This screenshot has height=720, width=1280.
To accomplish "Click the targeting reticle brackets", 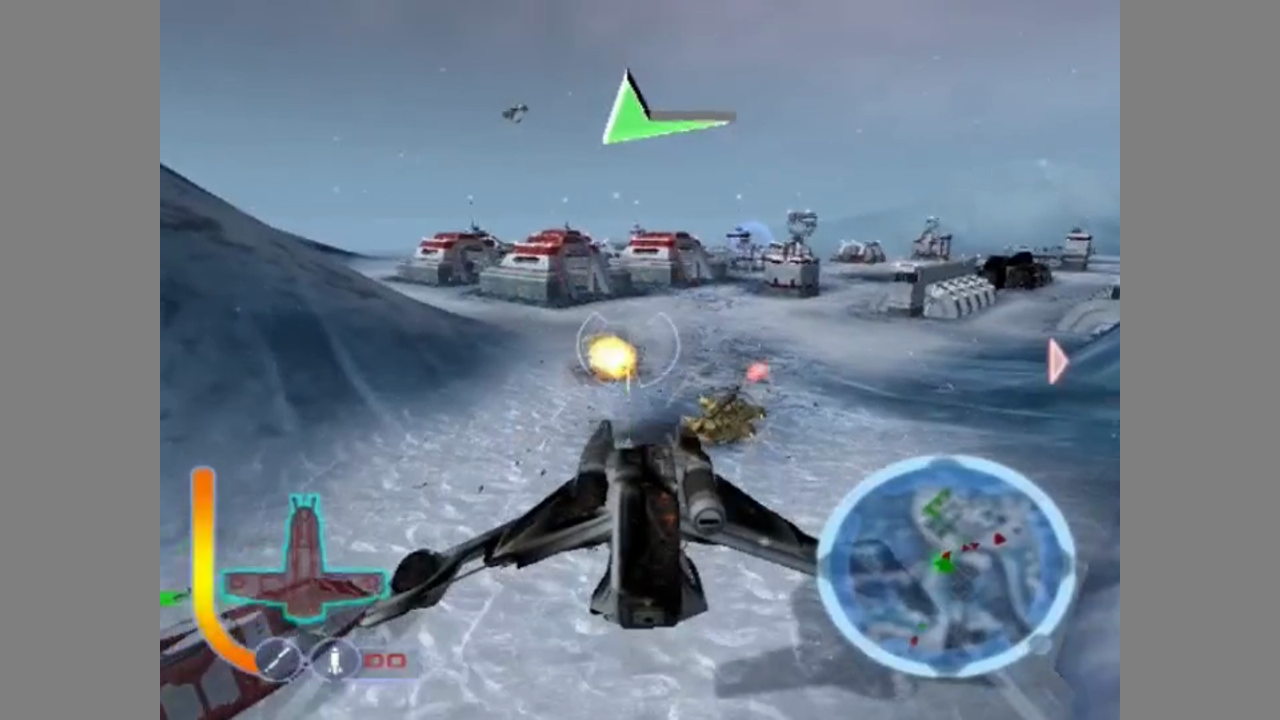I will pos(628,349).
